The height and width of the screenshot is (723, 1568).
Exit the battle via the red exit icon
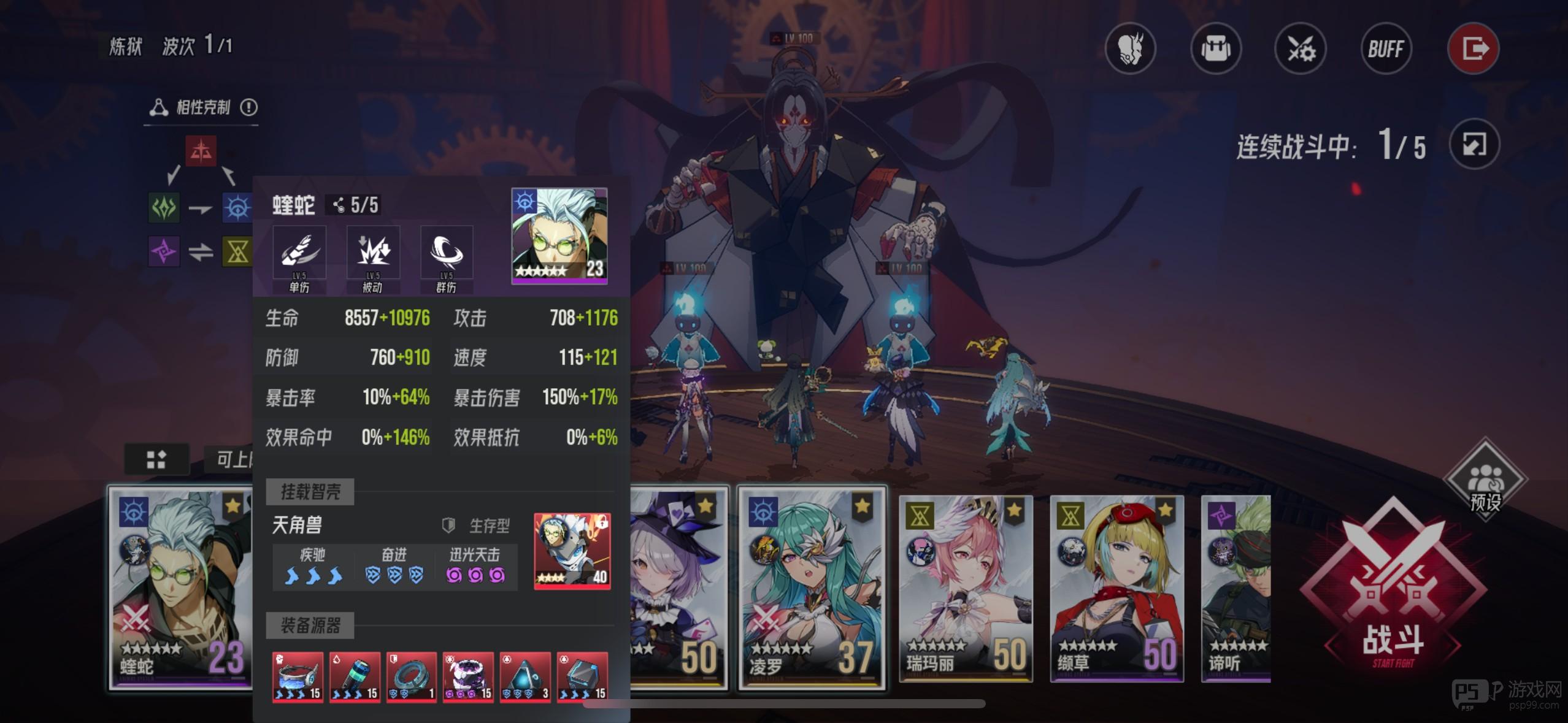pyautogui.click(x=1474, y=48)
